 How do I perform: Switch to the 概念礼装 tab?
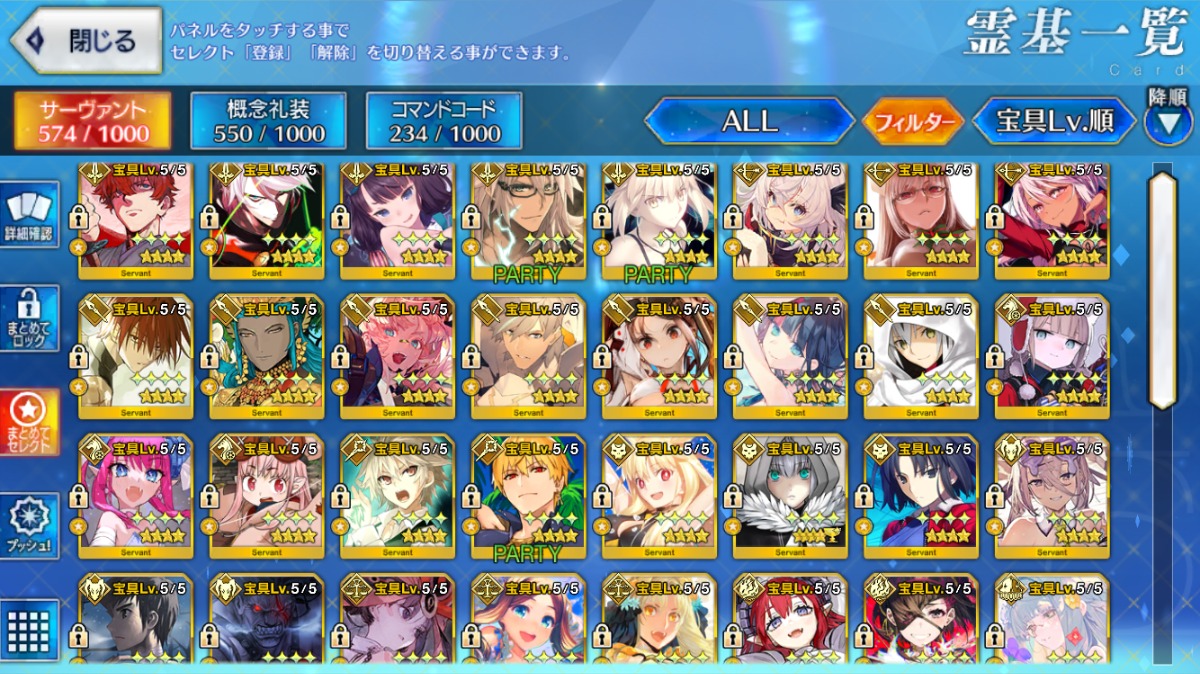268,121
